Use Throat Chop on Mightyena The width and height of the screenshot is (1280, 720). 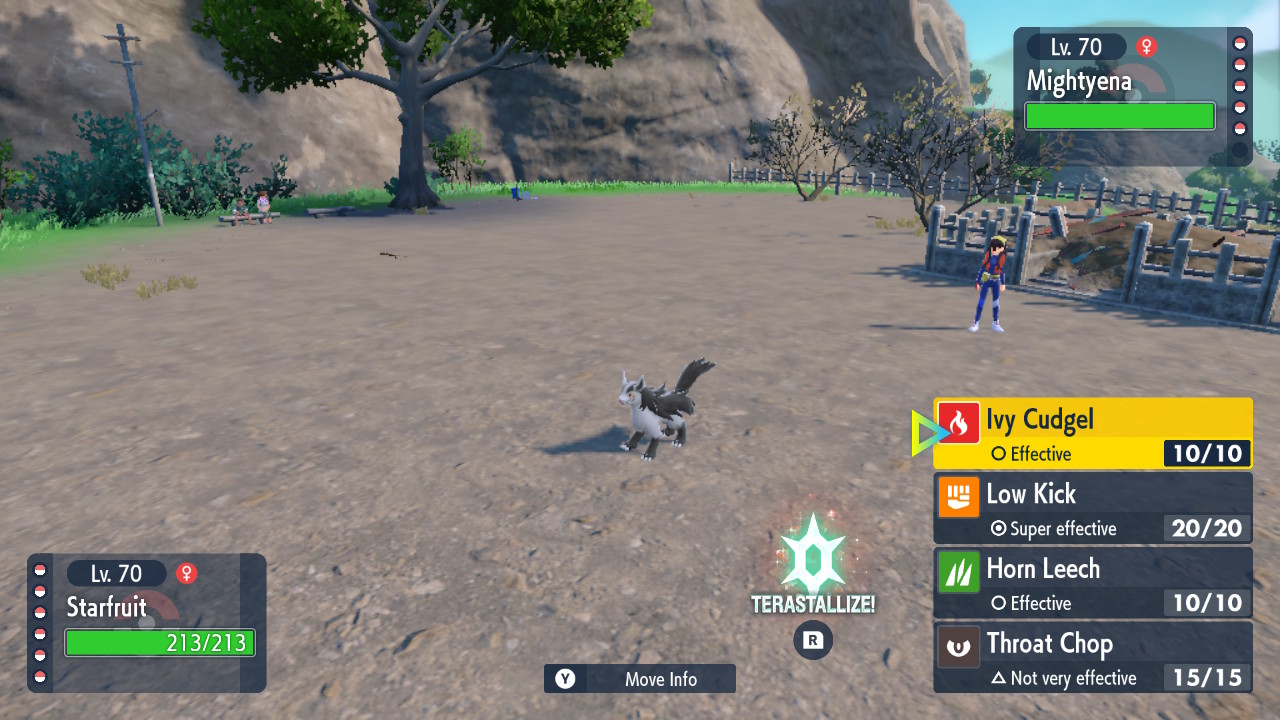click(1092, 657)
